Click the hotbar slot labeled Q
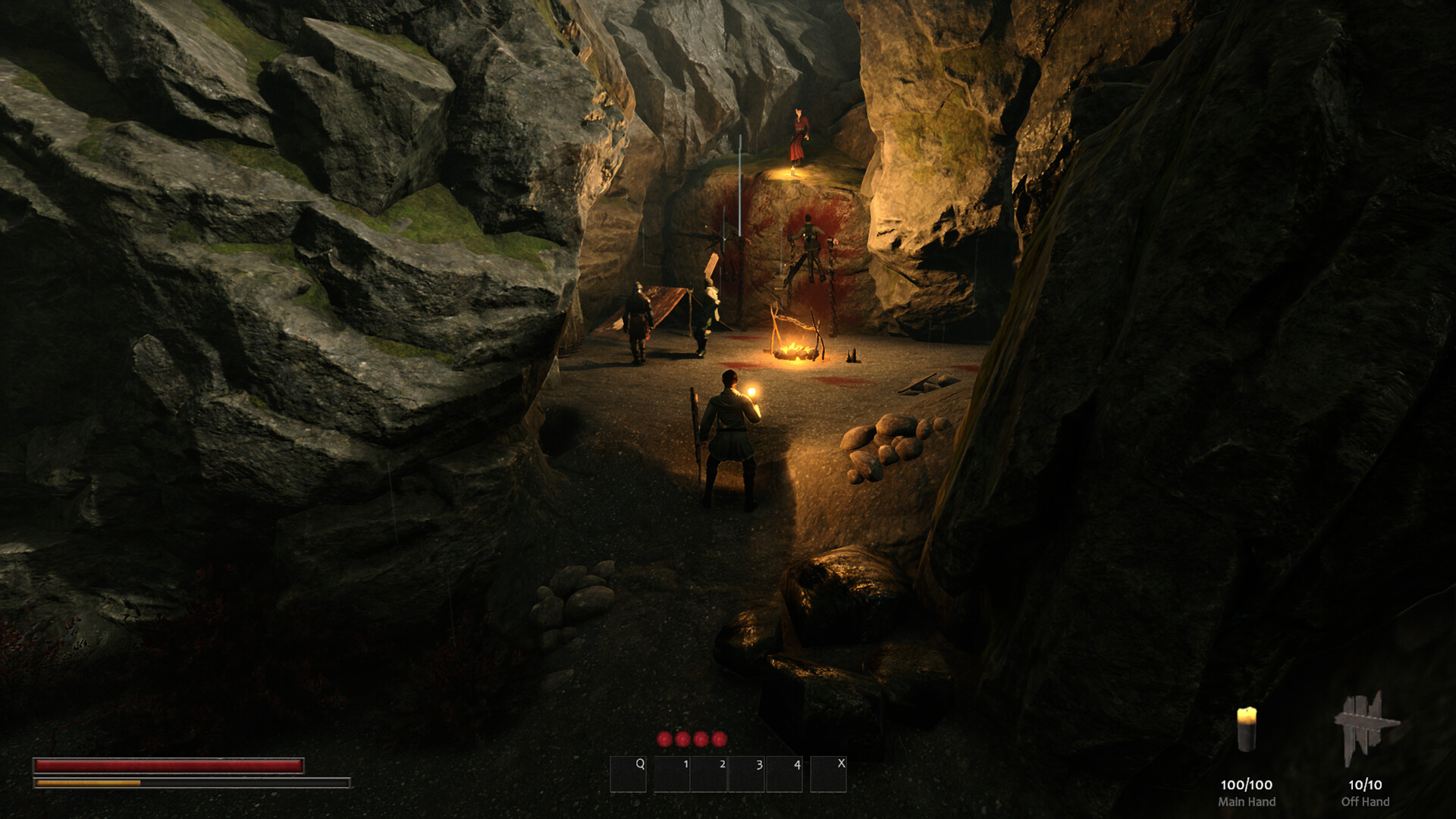The width and height of the screenshot is (1456, 819). [x=629, y=774]
